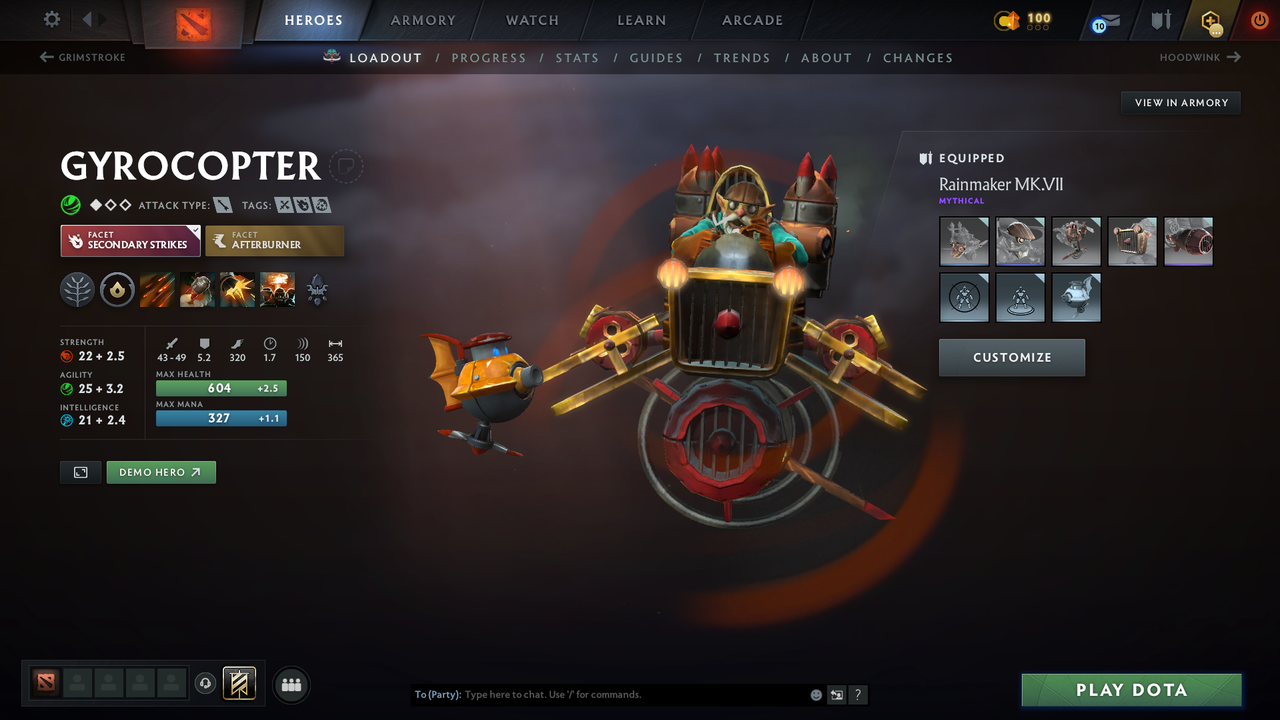Viewport: 1280px width, 720px height.
Task: Go back to Grimstroke hero page
Action: 82,57
